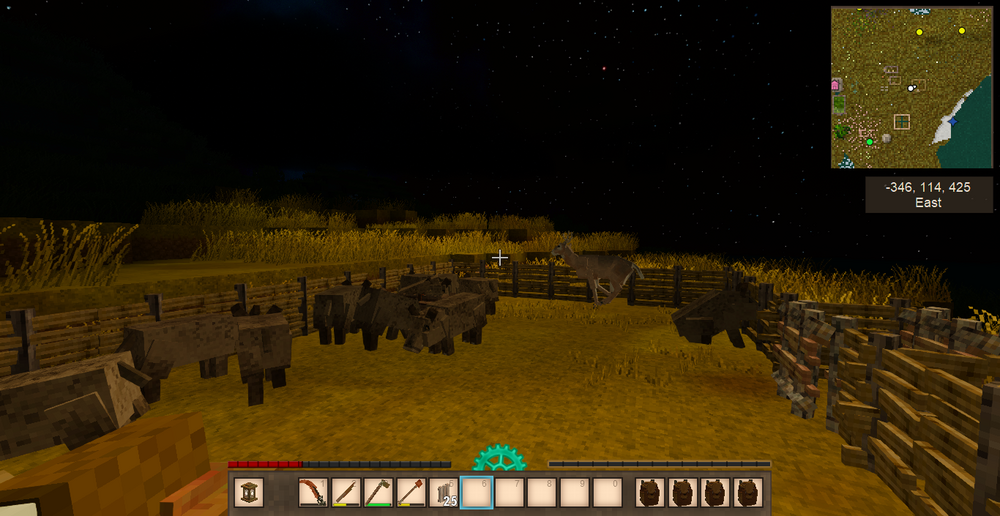Click the green waypoint marker on minimap
1000x516 pixels.
[869, 142]
